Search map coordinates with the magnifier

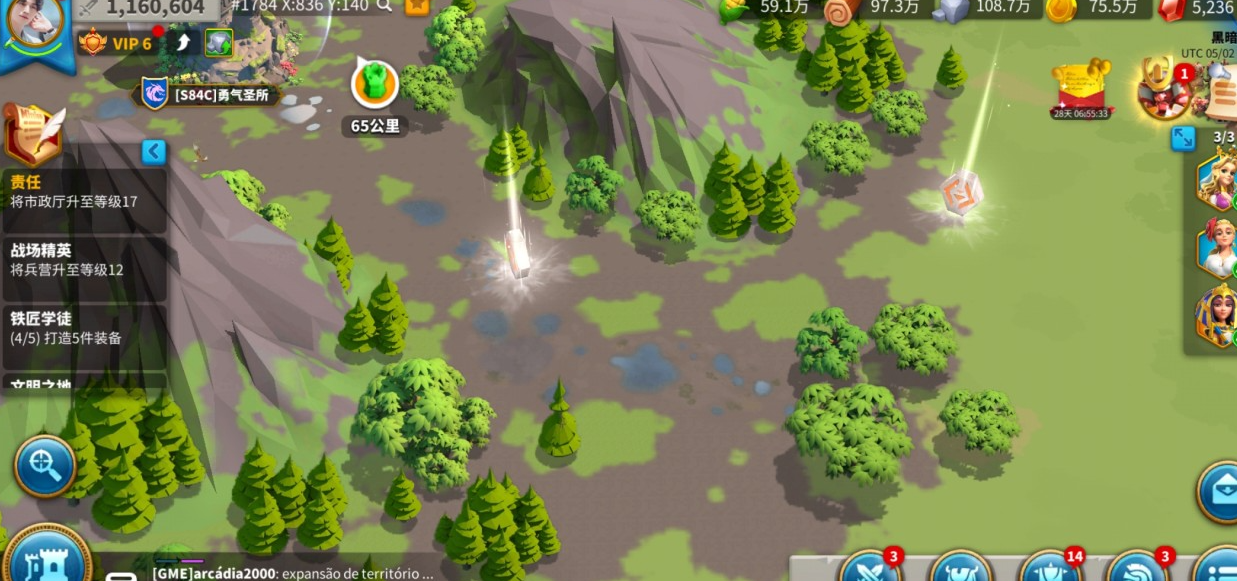385,6
